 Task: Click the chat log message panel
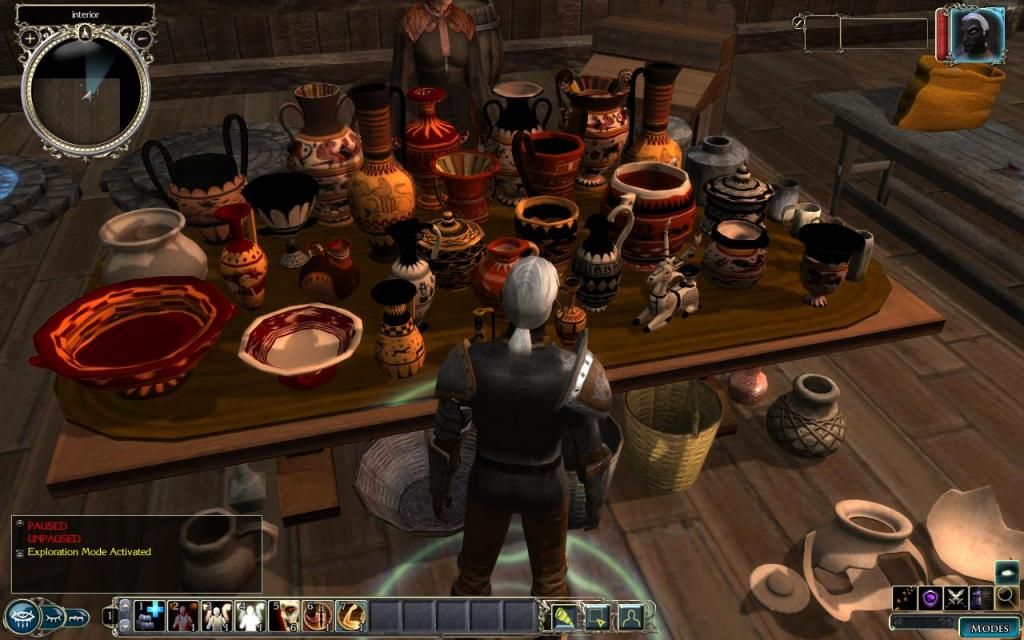(x=137, y=553)
